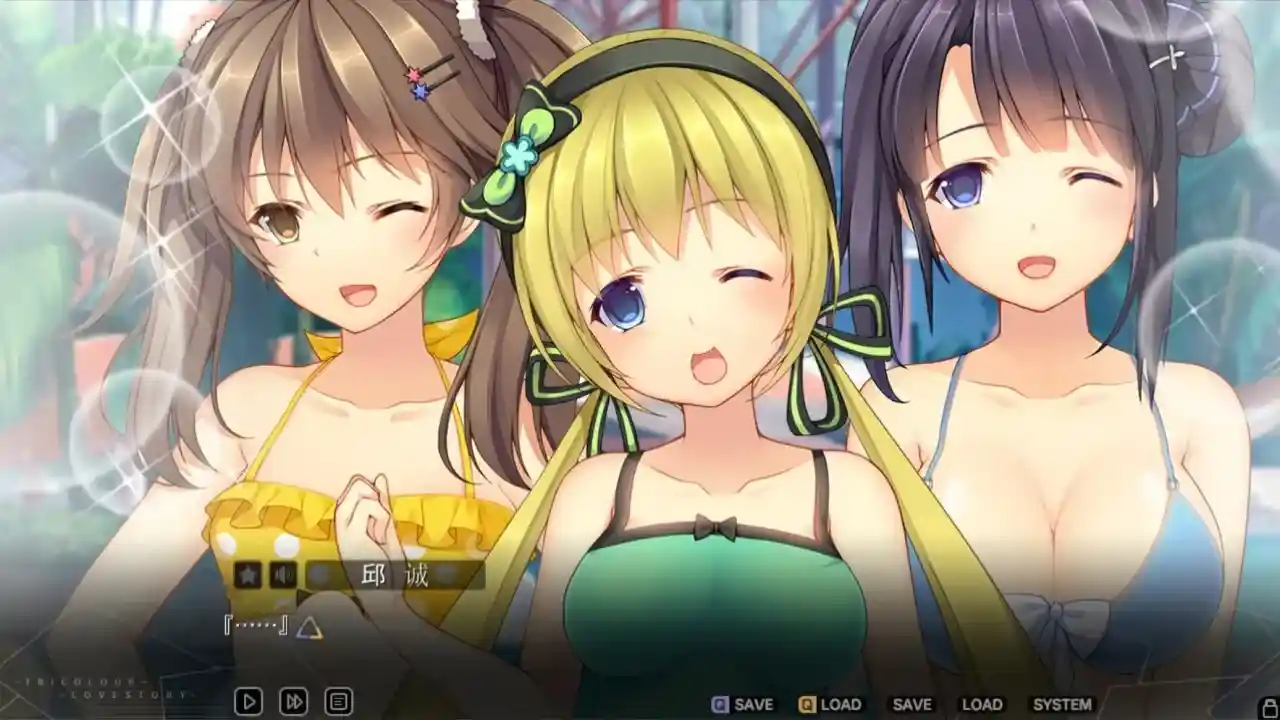Open the SYSTEM menu

click(1061, 704)
